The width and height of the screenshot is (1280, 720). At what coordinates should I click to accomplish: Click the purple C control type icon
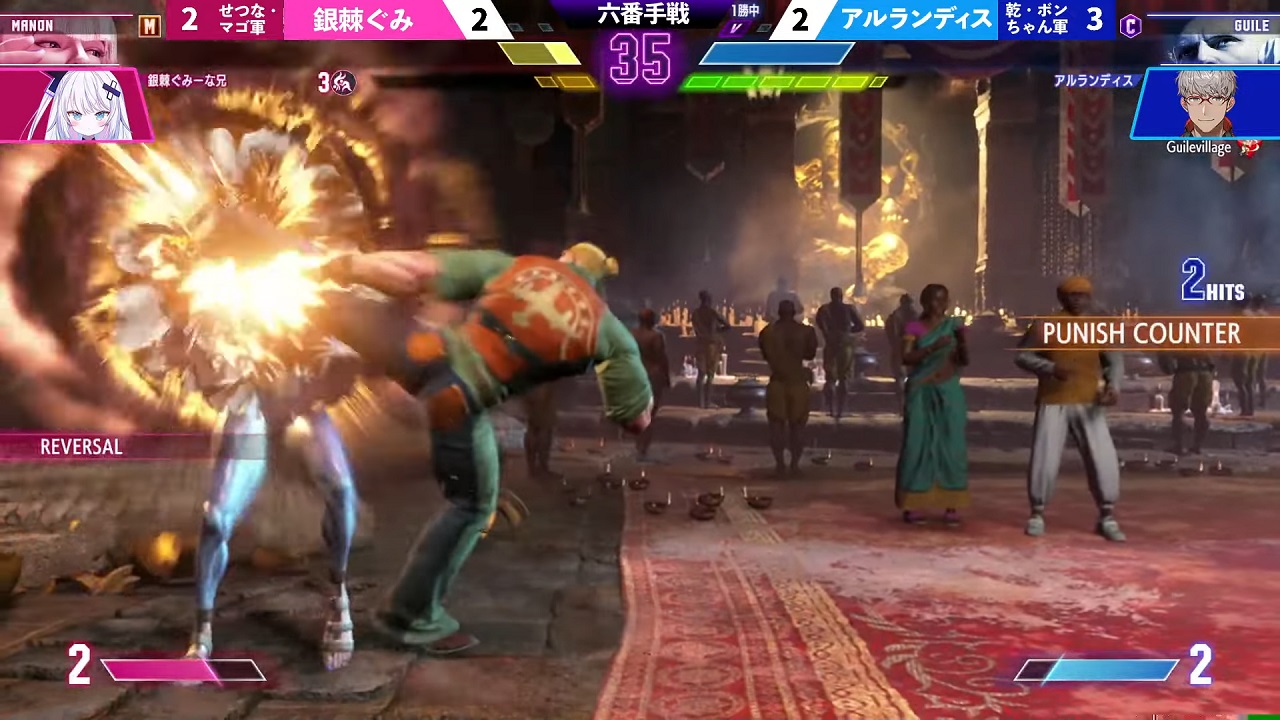(x=1131, y=26)
